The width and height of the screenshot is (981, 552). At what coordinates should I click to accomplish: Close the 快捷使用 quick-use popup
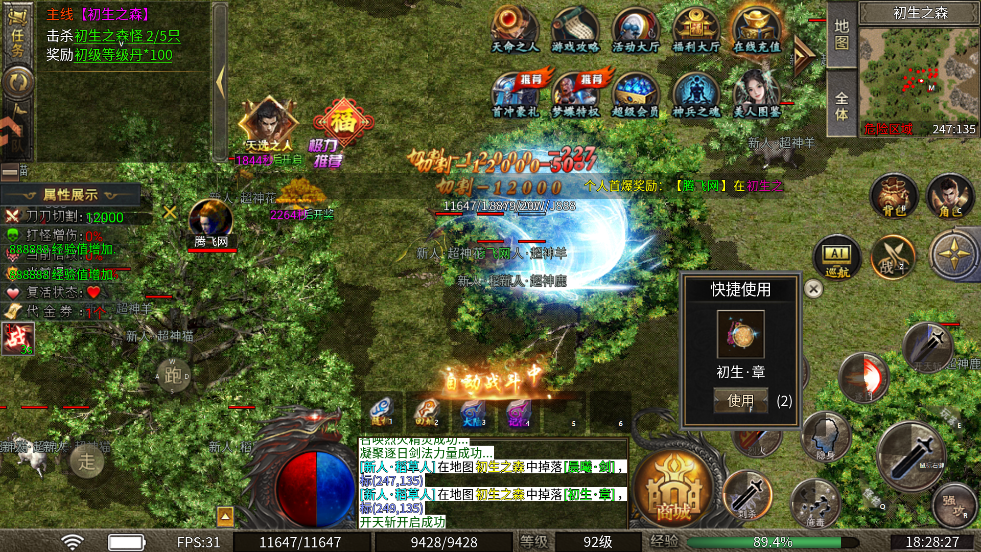814,289
